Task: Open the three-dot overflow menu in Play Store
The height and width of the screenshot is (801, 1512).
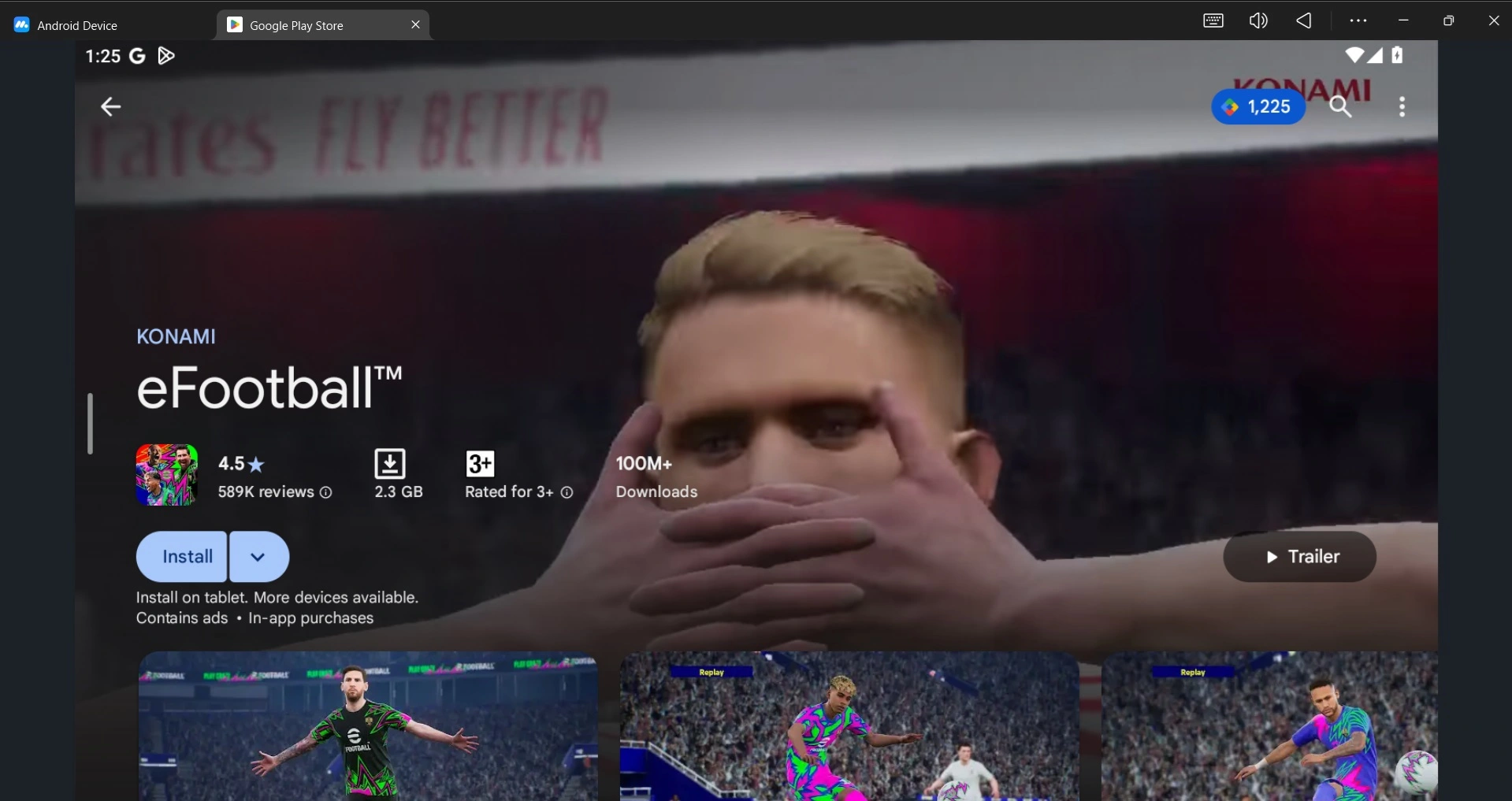Action: 1403,107
